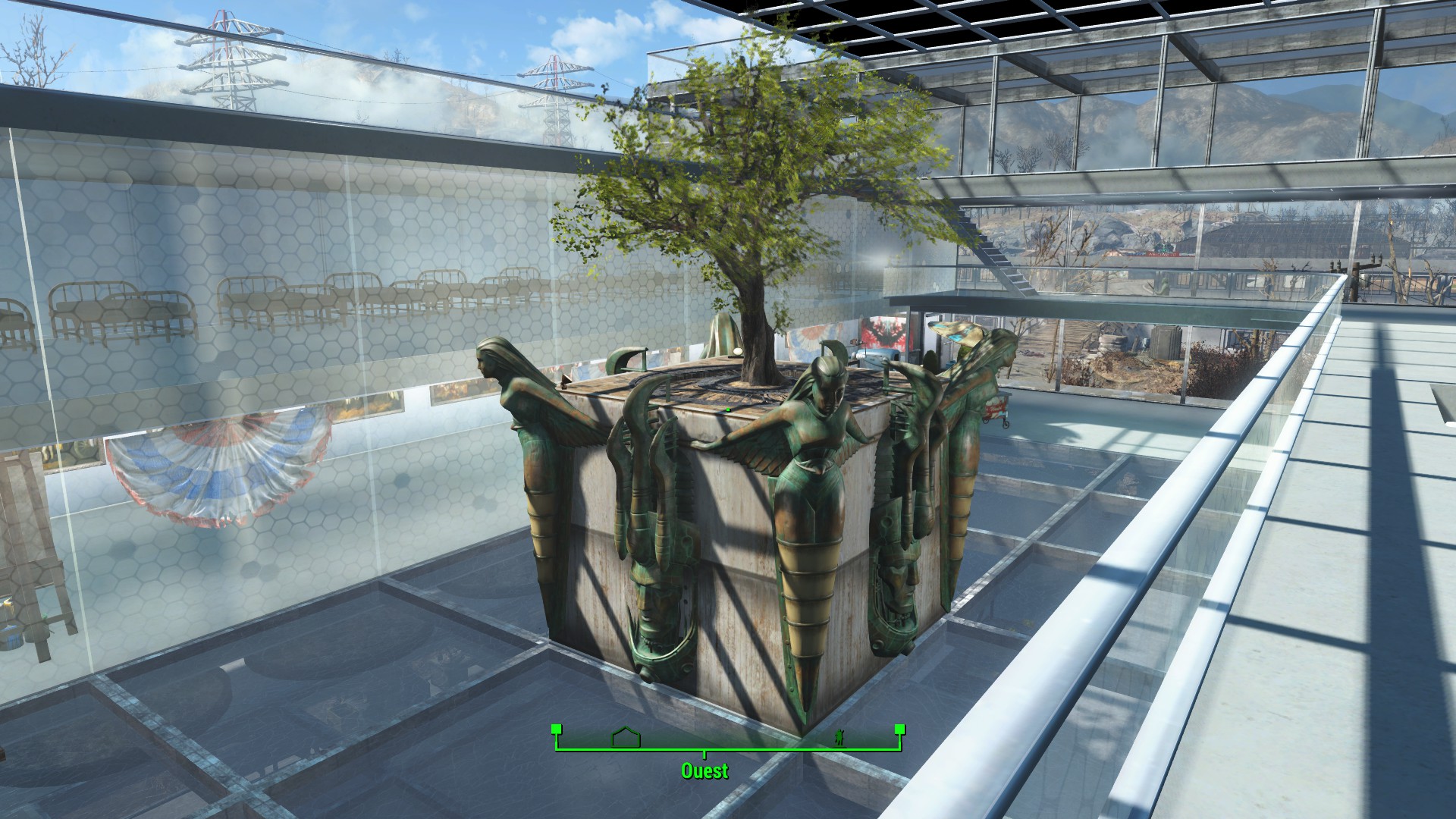Click the Ouest heading label on compass
This screenshot has width=1456, height=819.
pyautogui.click(x=704, y=771)
